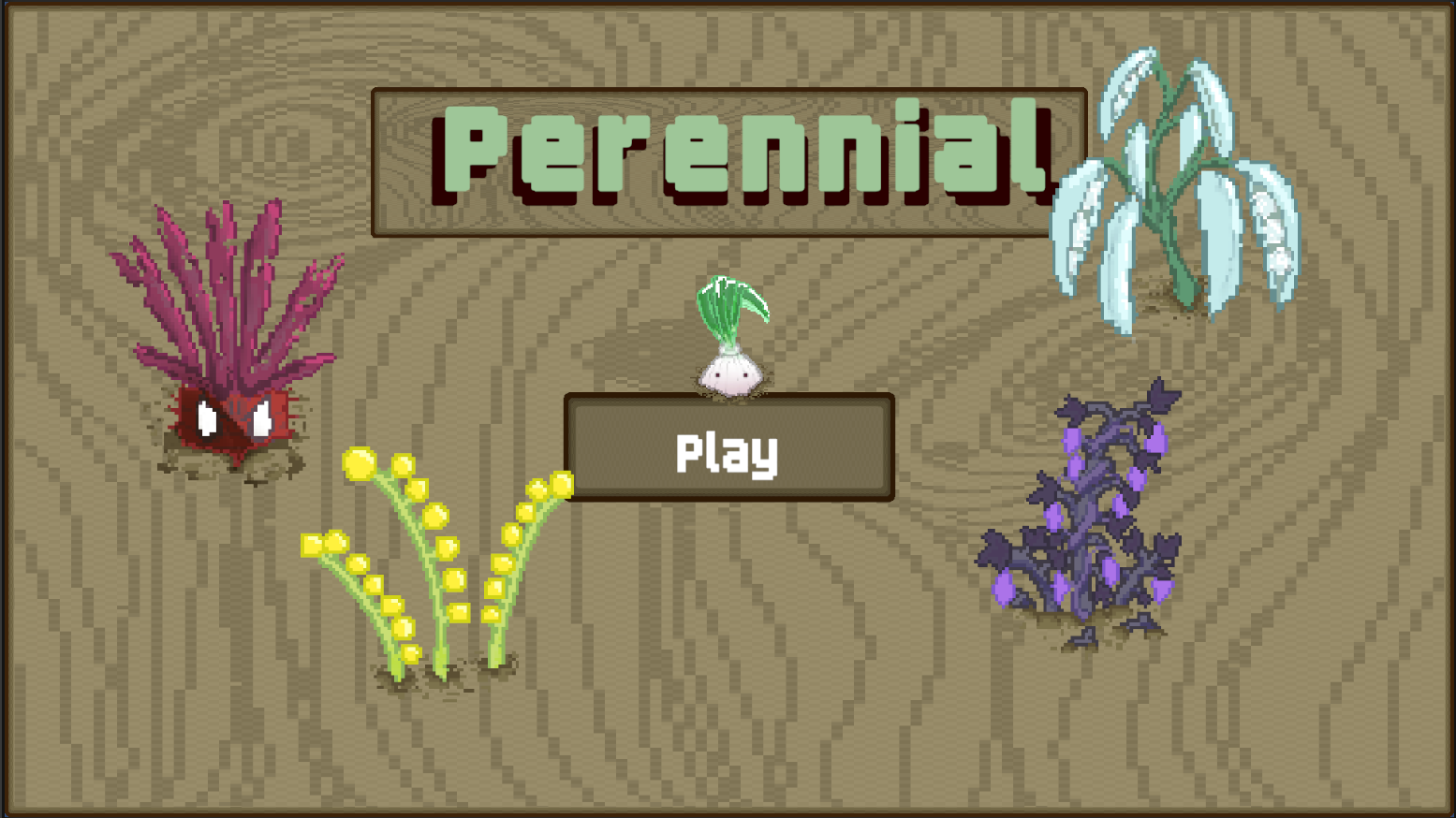Image resolution: width=1456 pixels, height=818 pixels.
Task: Click the purple thorny vine plant
Action: click(1077, 505)
